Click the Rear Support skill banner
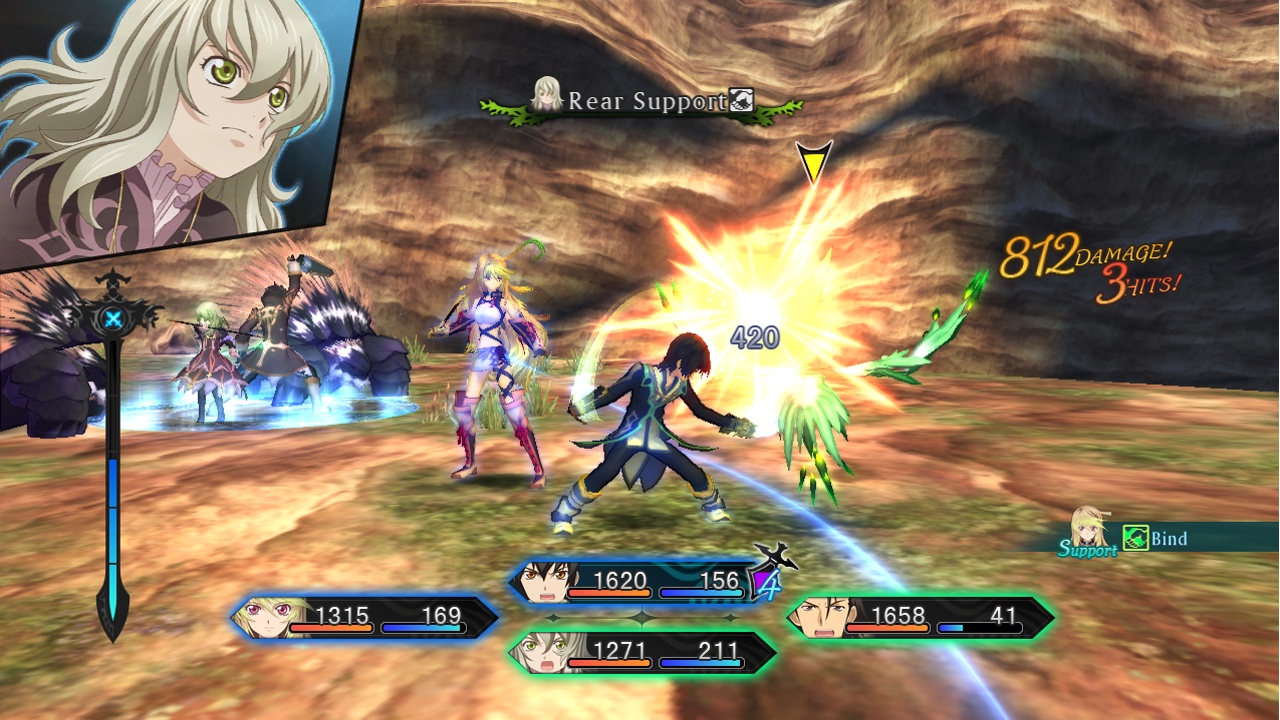Screen dimensions: 1280x720 (x=643, y=101)
